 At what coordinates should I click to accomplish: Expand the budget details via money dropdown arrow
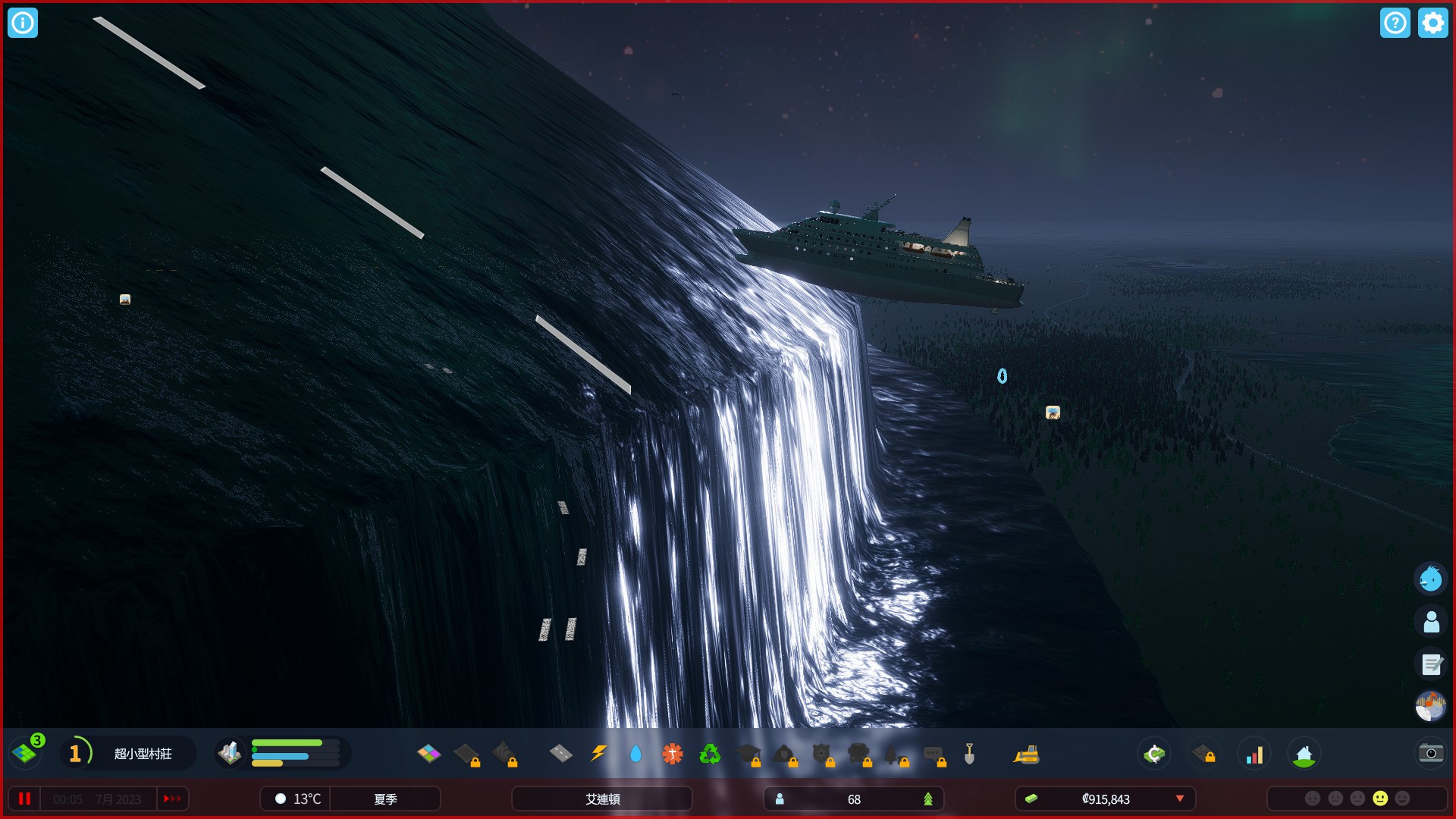(1181, 799)
